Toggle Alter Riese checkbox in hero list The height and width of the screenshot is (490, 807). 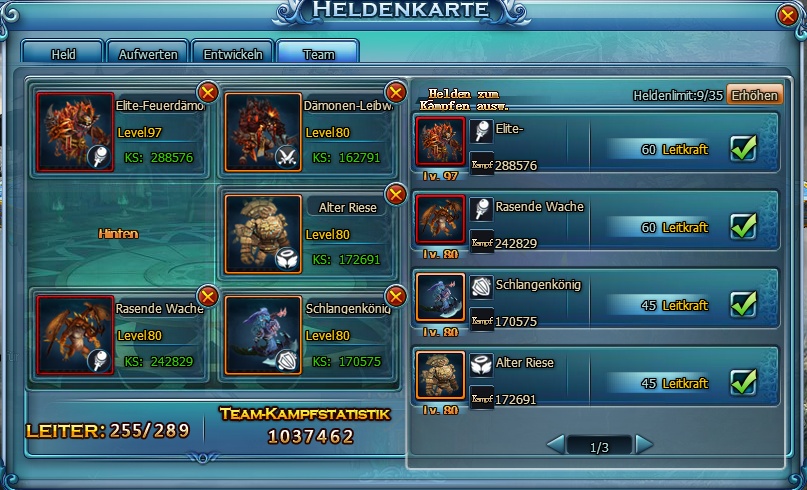click(x=743, y=381)
